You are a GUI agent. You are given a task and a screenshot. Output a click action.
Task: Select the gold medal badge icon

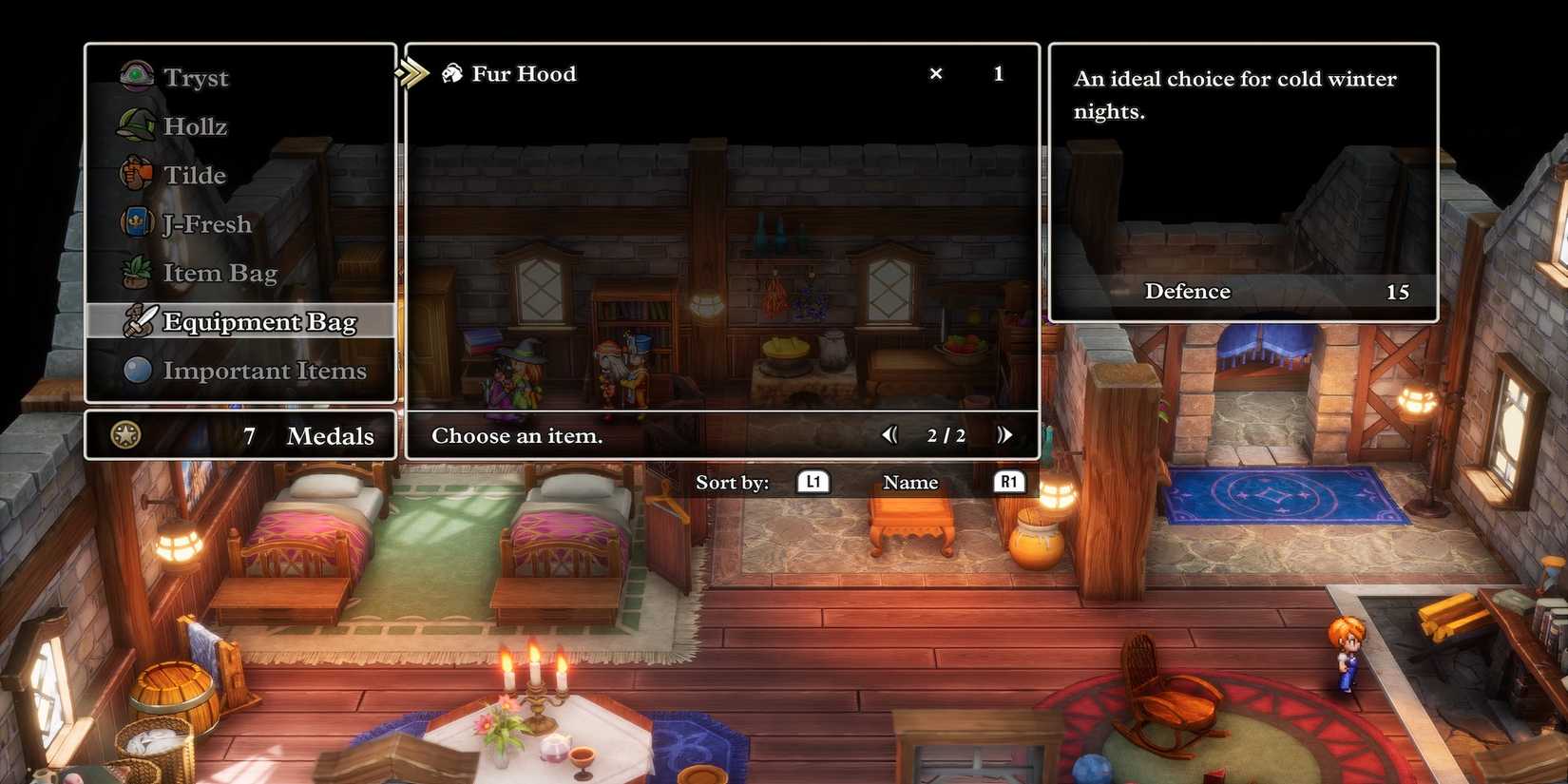124,435
